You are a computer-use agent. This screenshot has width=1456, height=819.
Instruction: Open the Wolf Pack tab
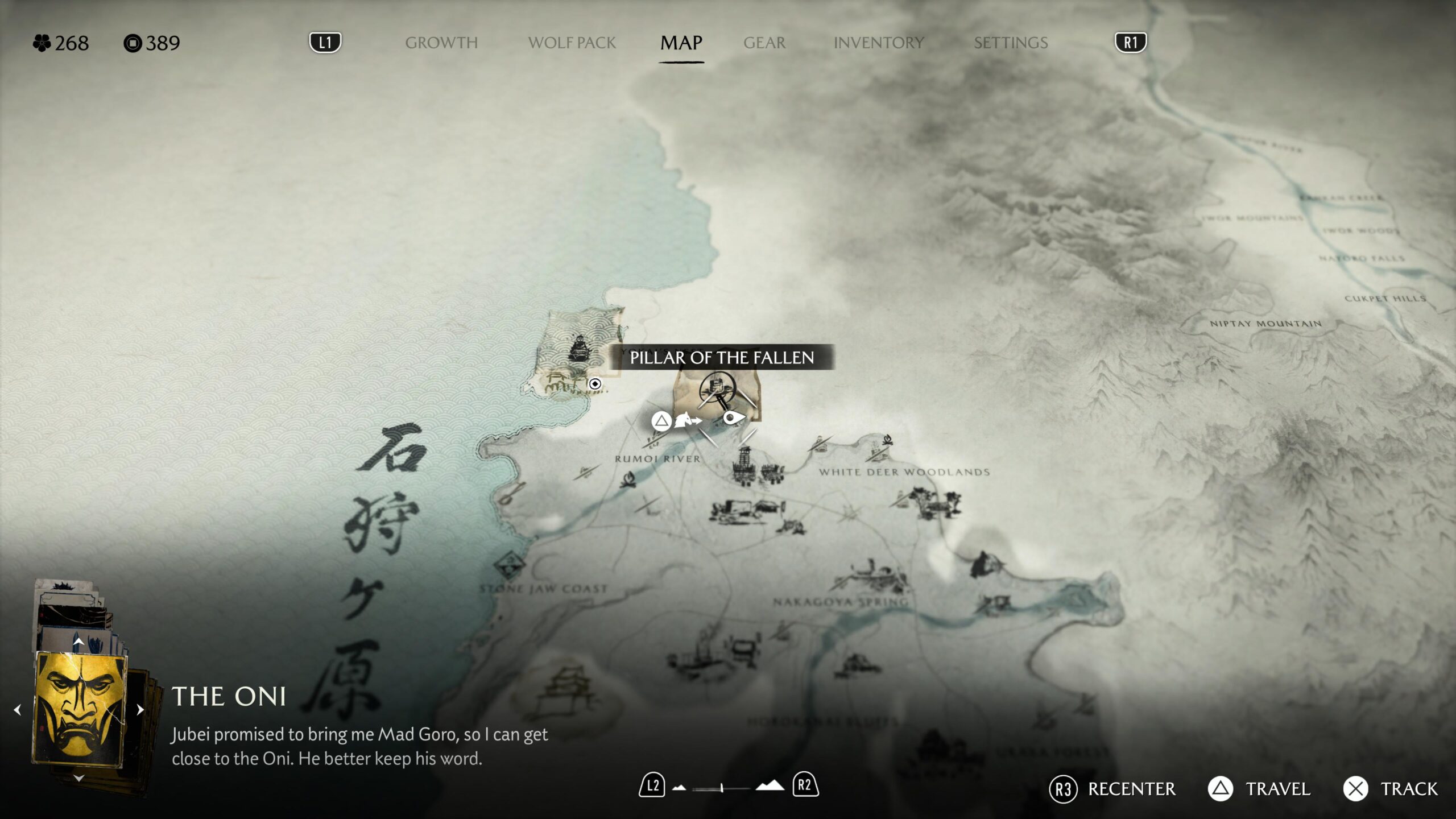coord(572,43)
